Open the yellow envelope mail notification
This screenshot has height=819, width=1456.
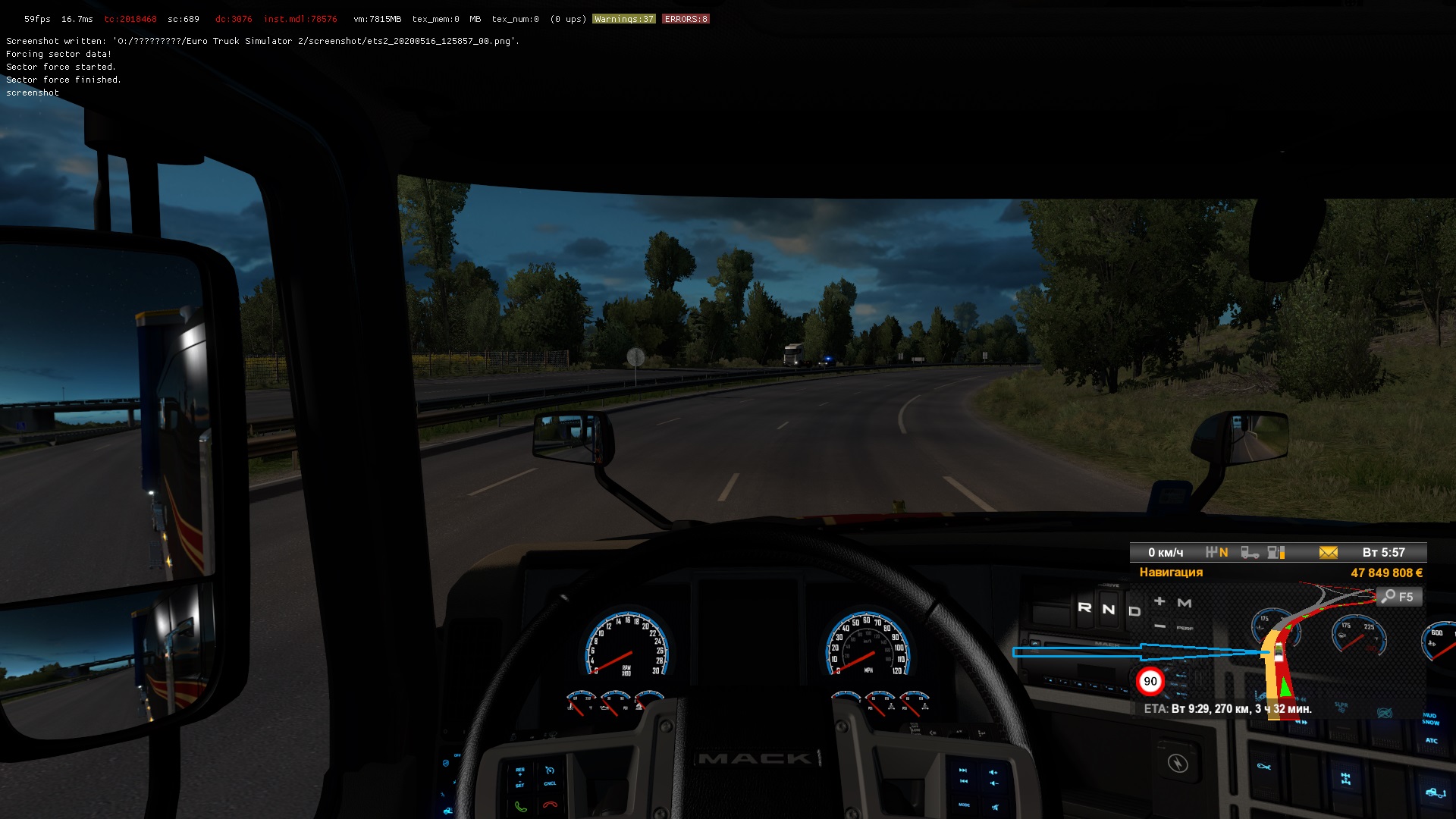(1328, 553)
